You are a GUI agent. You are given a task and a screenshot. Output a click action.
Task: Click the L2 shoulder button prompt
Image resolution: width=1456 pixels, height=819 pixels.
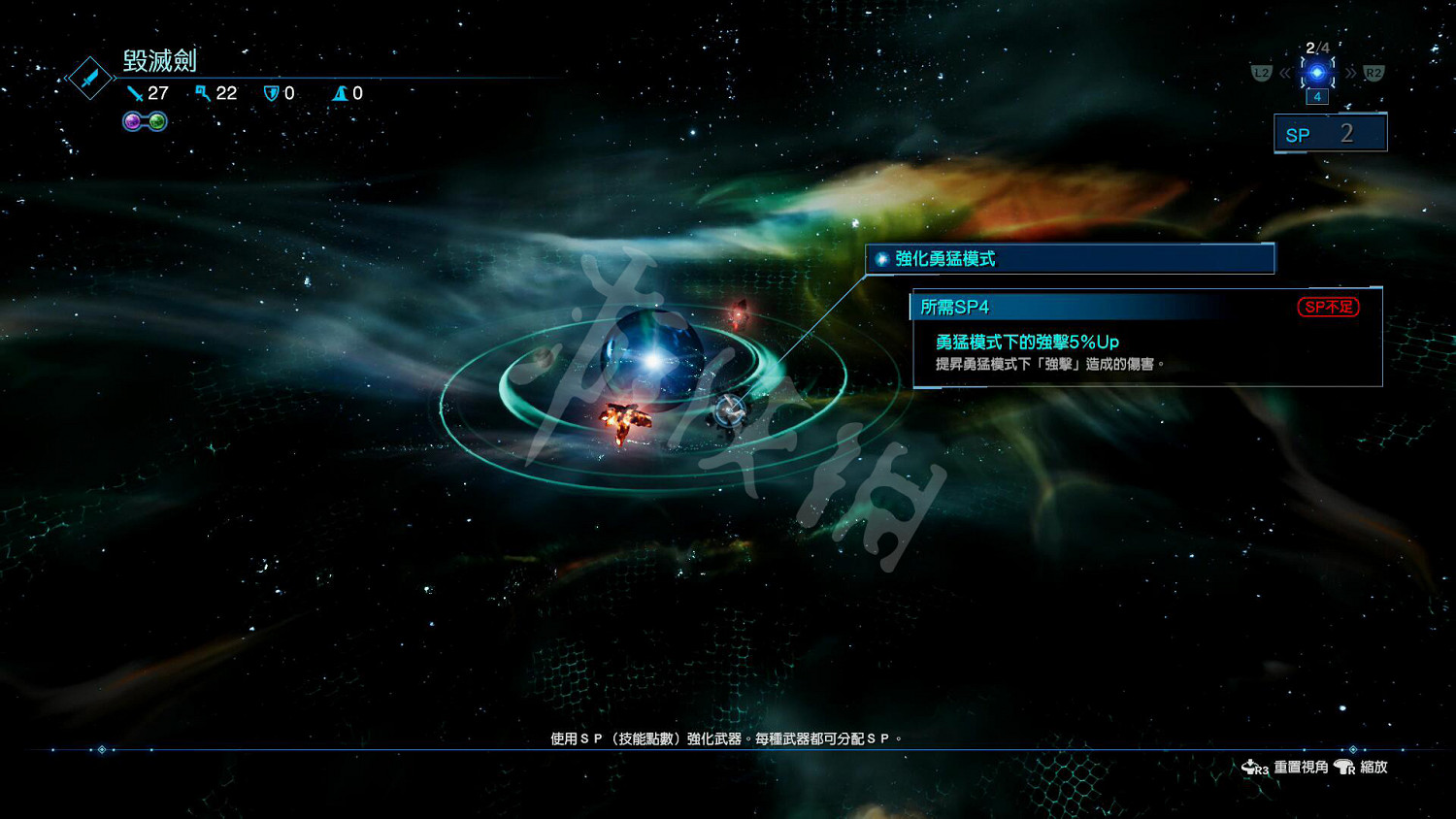(x=1261, y=73)
